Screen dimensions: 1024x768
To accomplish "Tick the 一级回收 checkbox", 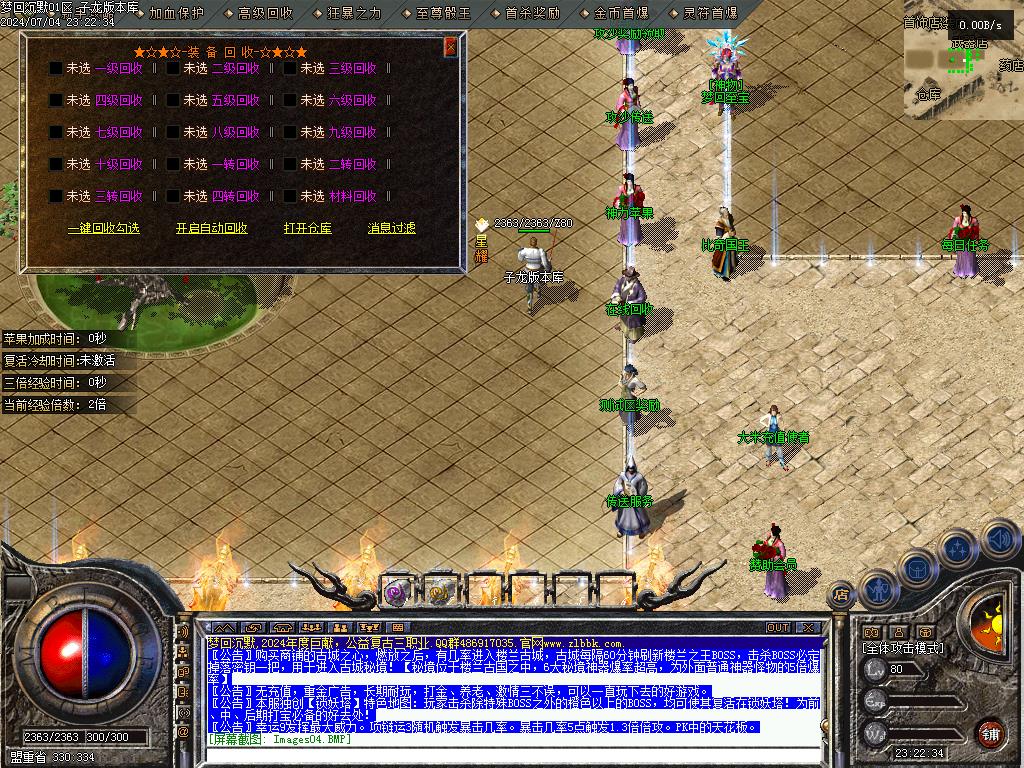I will [56, 68].
